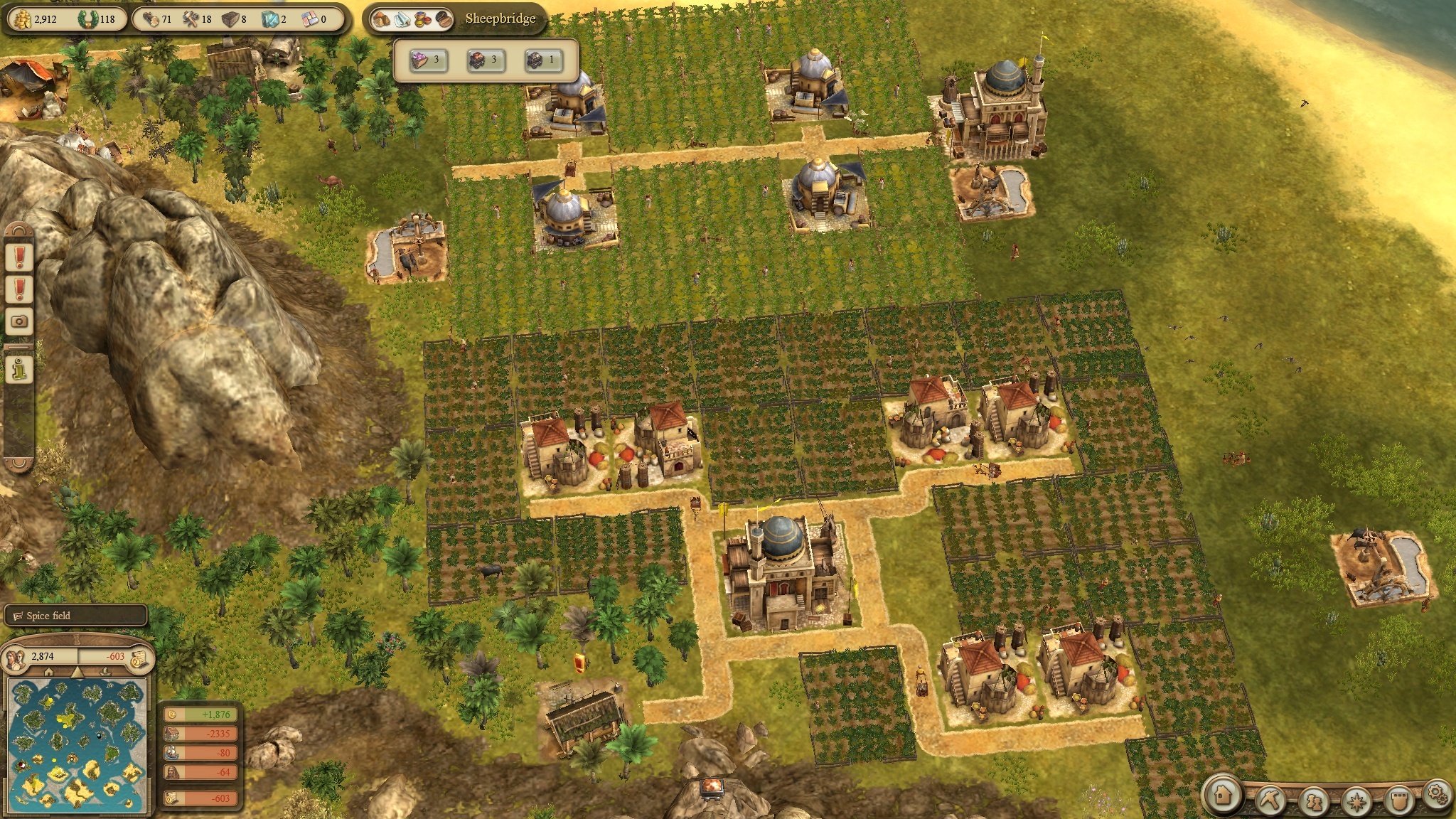Take a screenshot with the camera button
The image size is (1456, 819).
(19, 321)
